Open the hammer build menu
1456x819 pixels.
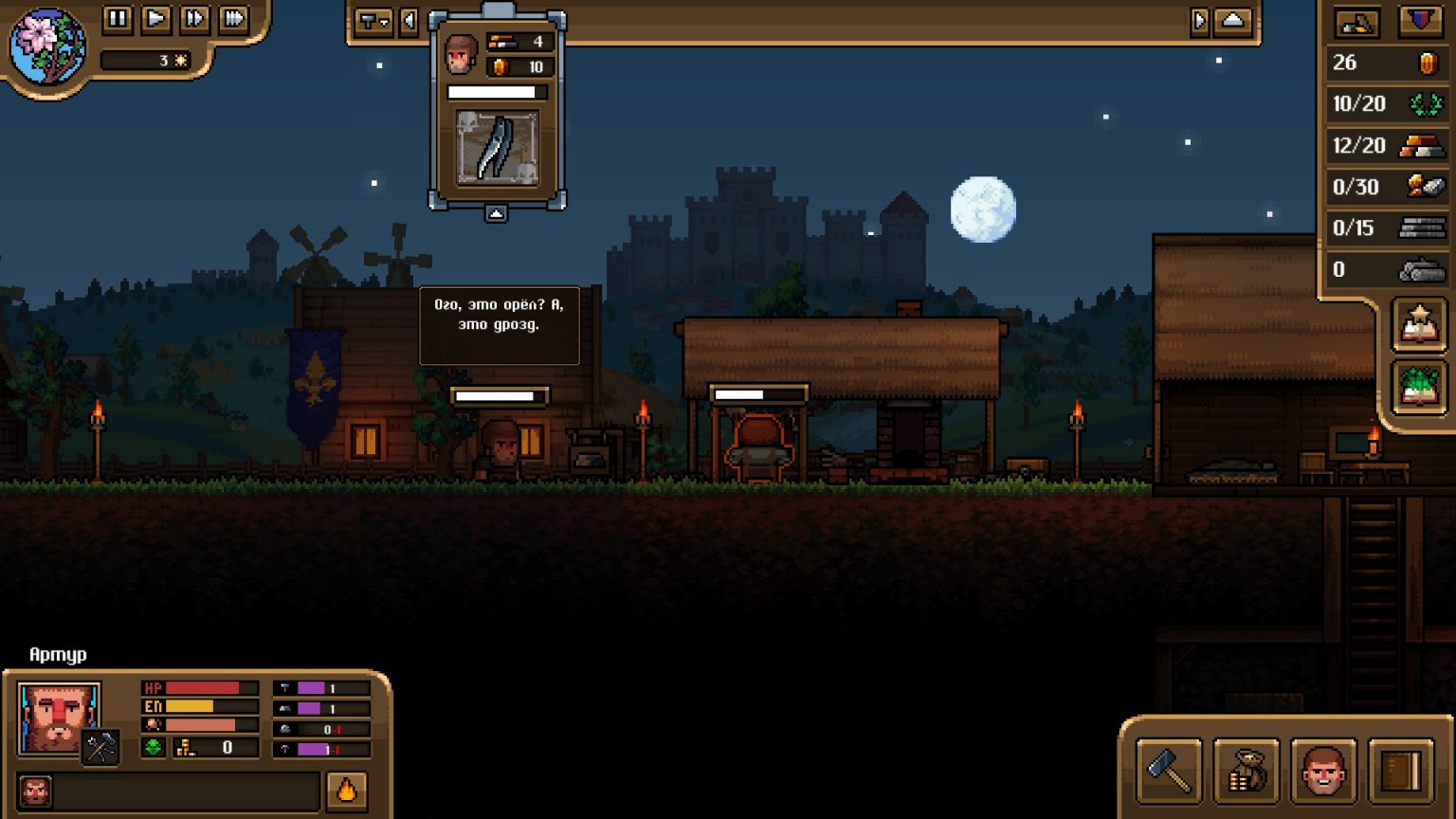pos(1169,770)
